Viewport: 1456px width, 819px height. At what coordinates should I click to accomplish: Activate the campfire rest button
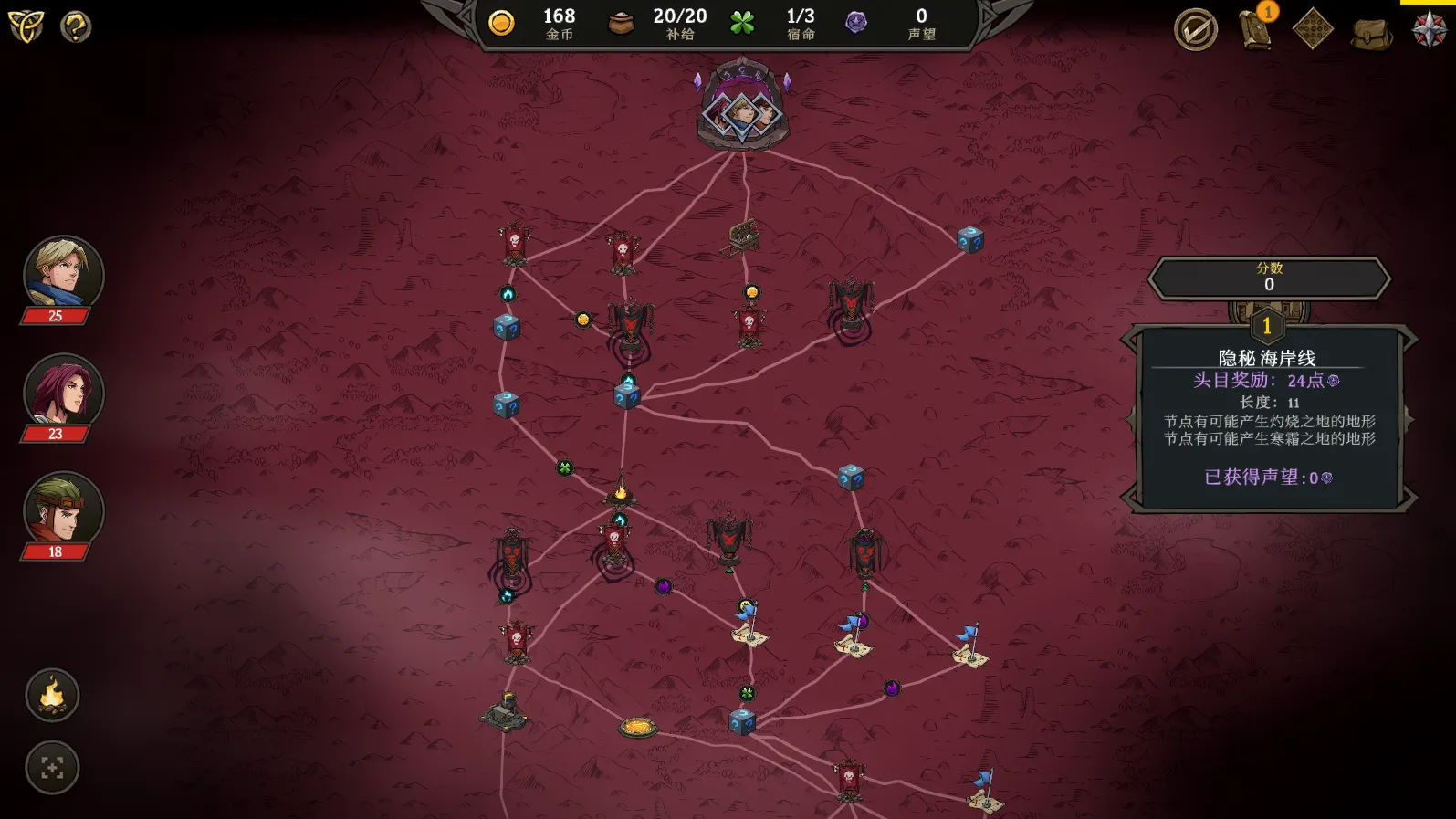tap(52, 696)
